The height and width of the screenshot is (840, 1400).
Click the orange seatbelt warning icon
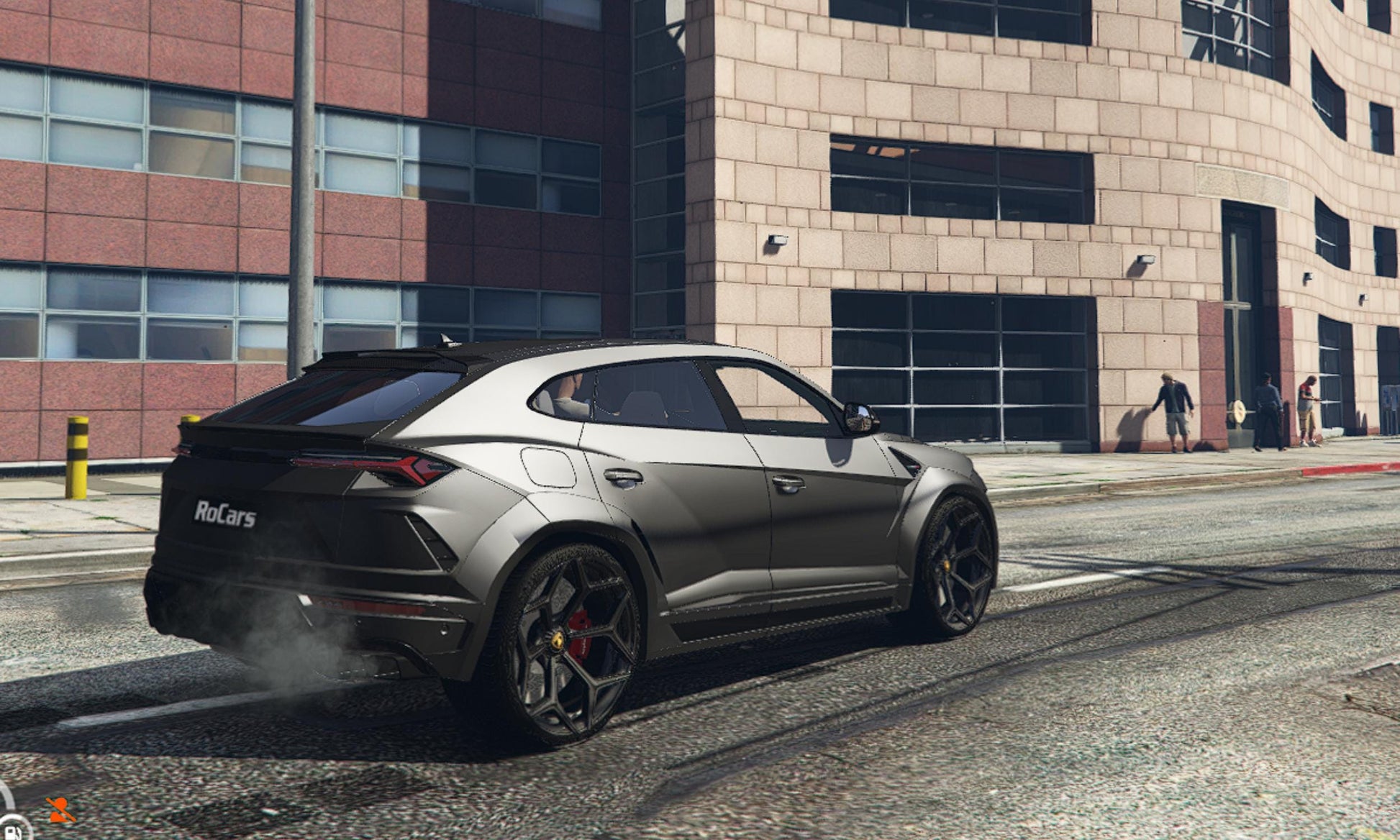tap(60, 810)
